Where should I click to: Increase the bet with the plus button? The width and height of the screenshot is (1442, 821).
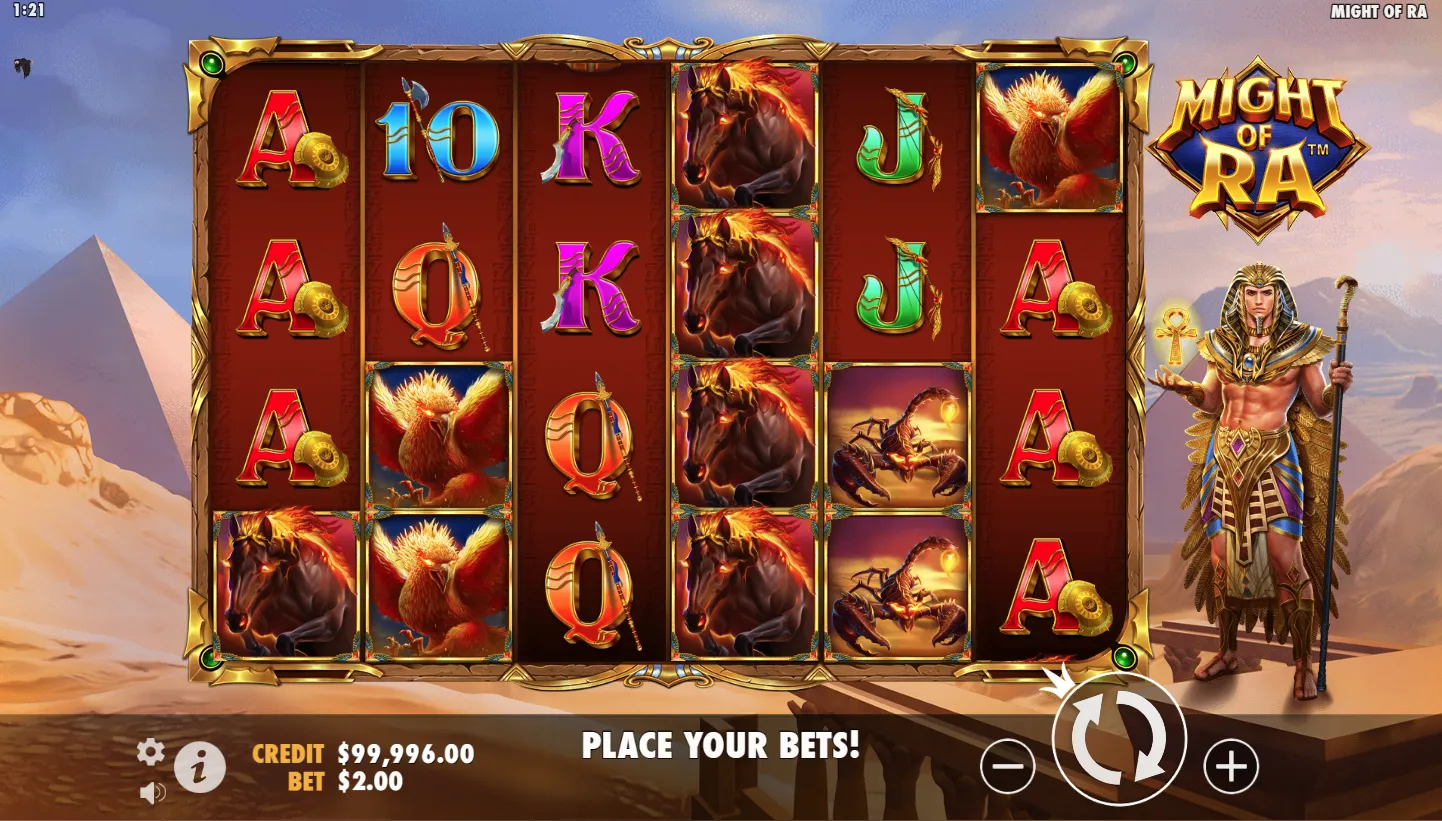pyautogui.click(x=1230, y=767)
